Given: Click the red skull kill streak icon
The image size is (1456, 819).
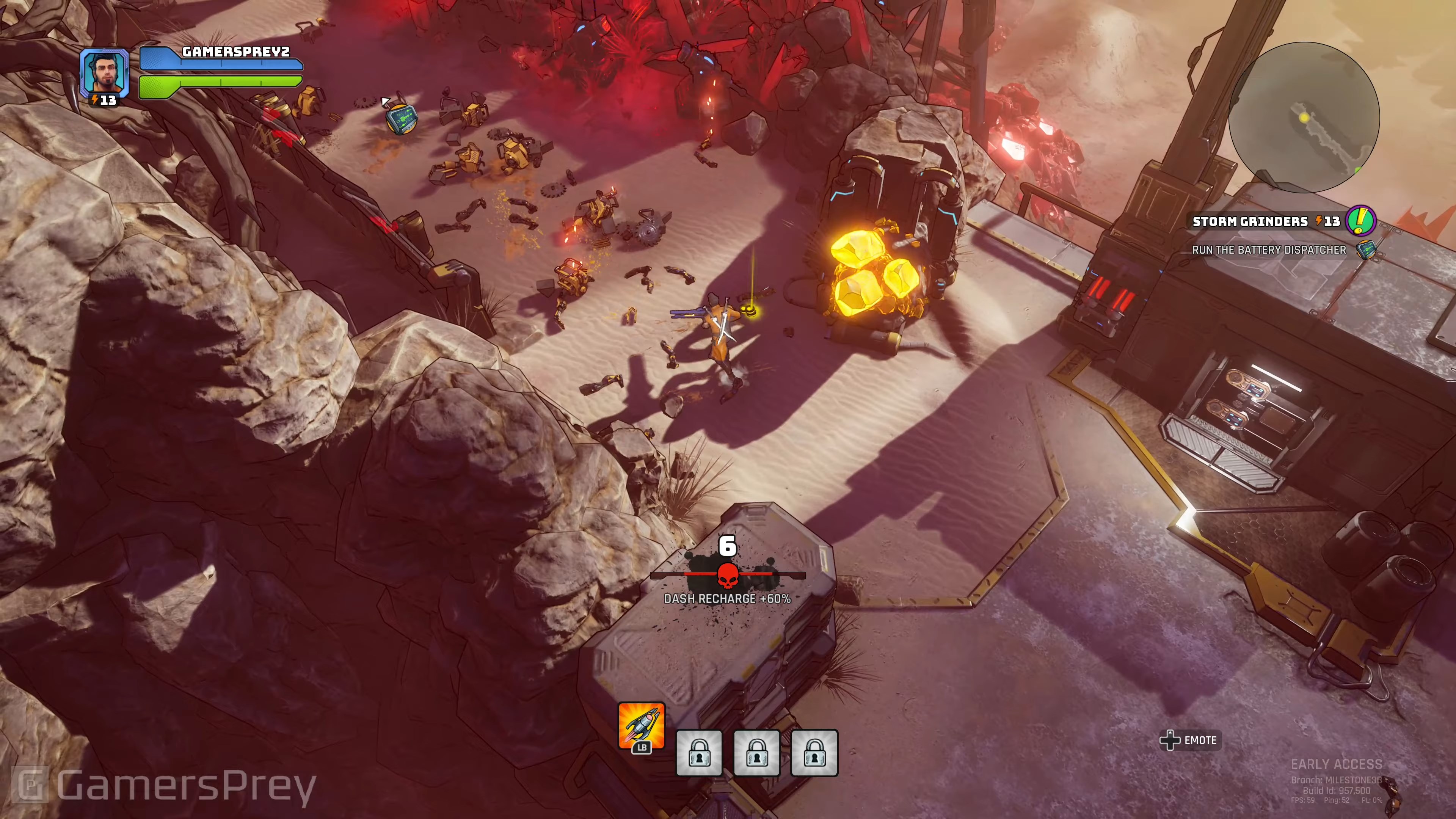Looking at the screenshot, I should [728, 576].
